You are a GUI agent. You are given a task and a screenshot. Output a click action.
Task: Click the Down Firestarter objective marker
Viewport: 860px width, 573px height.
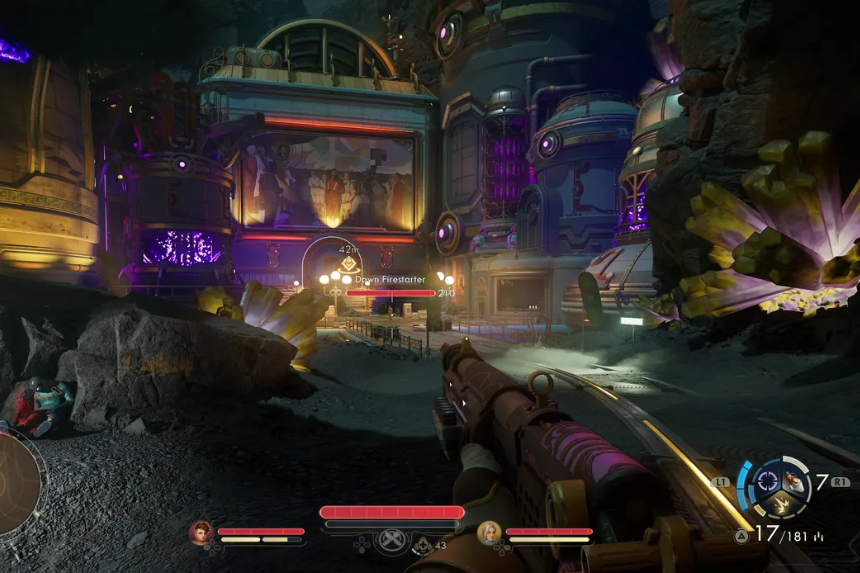pos(347,265)
